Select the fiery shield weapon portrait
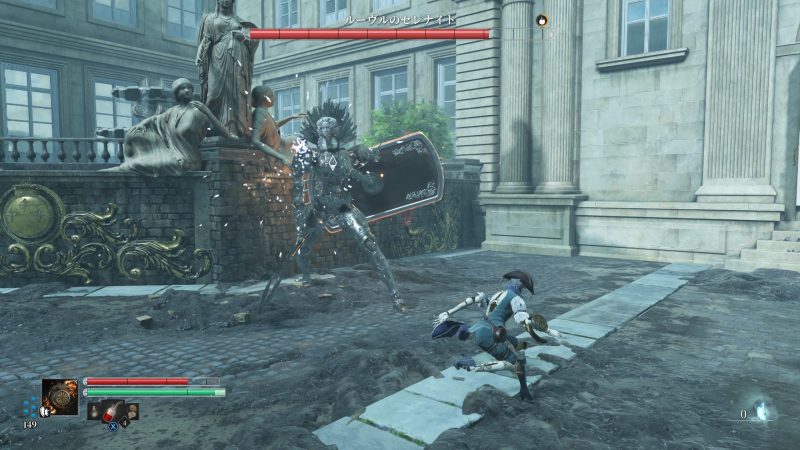Screen dimensions: 800x450 point(60,397)
